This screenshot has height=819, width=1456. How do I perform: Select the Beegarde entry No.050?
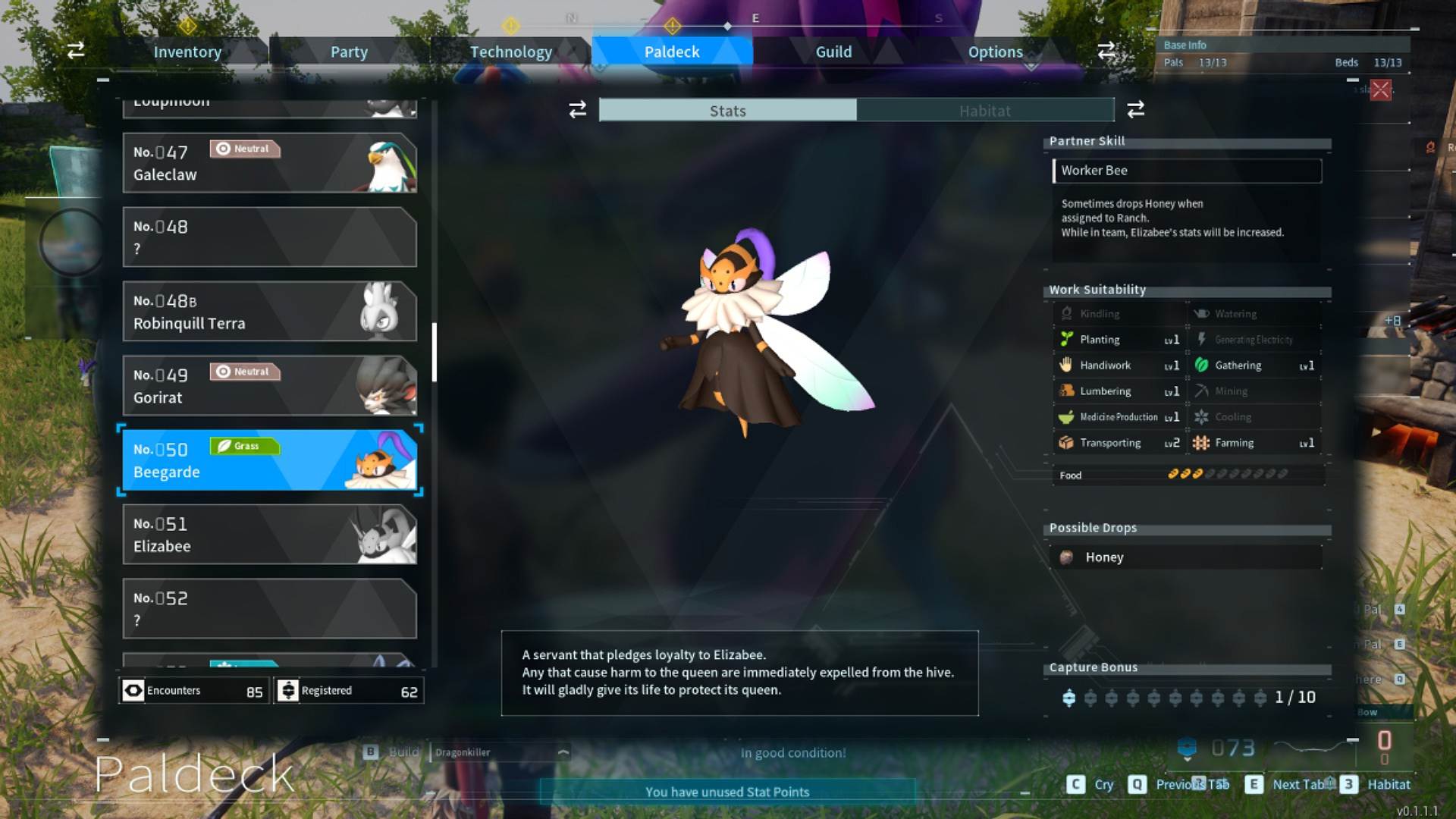point(269,460)
